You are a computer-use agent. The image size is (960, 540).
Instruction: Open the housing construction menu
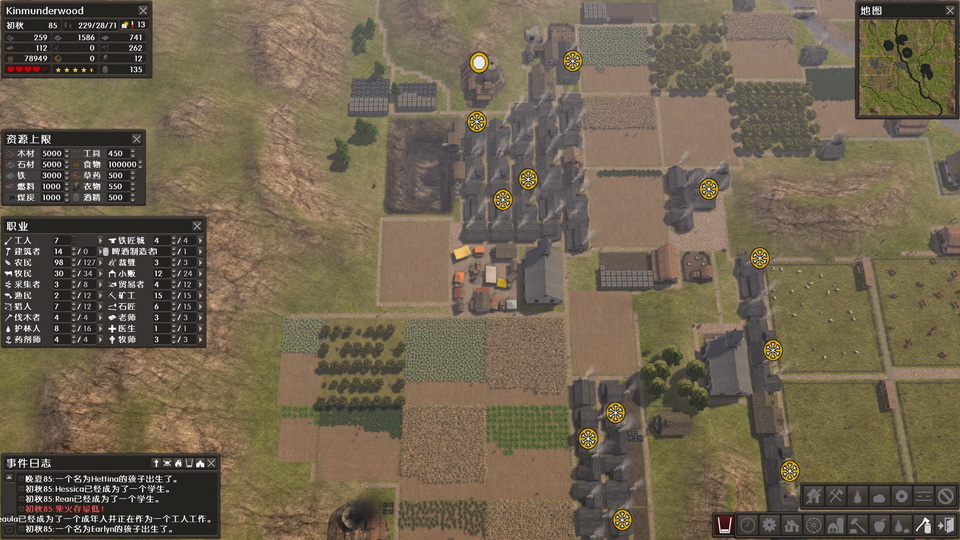791,524
